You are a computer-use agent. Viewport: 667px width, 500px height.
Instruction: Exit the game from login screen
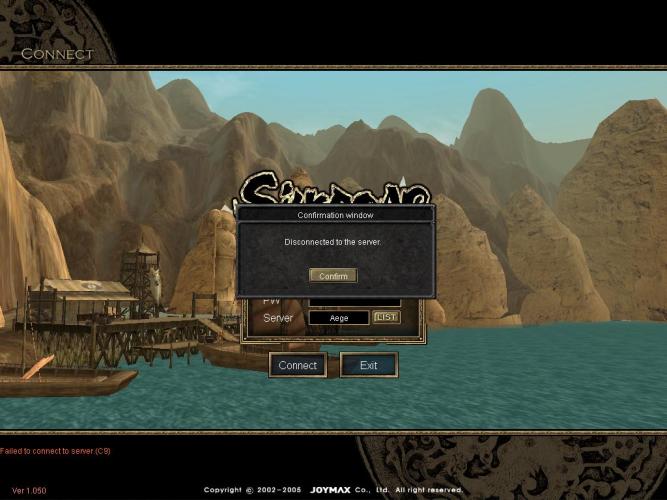(368, 365)
